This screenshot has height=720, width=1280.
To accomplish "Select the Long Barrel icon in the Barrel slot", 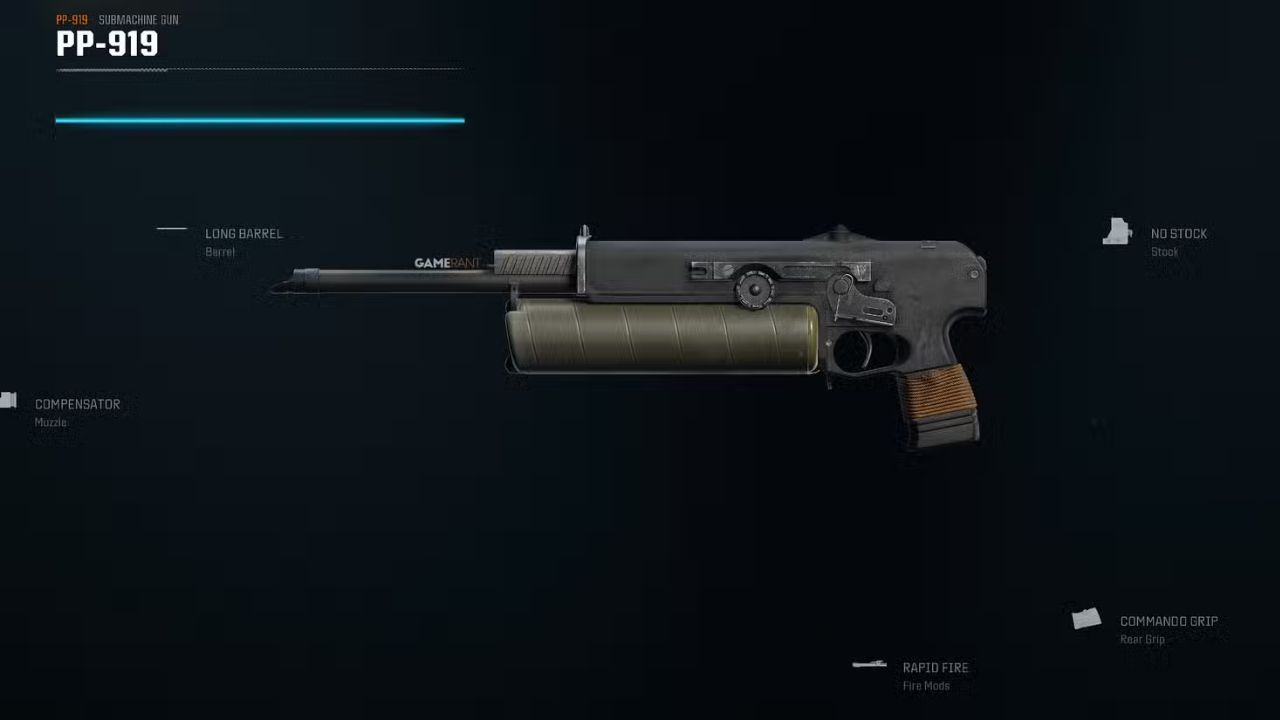I will 171,229.
